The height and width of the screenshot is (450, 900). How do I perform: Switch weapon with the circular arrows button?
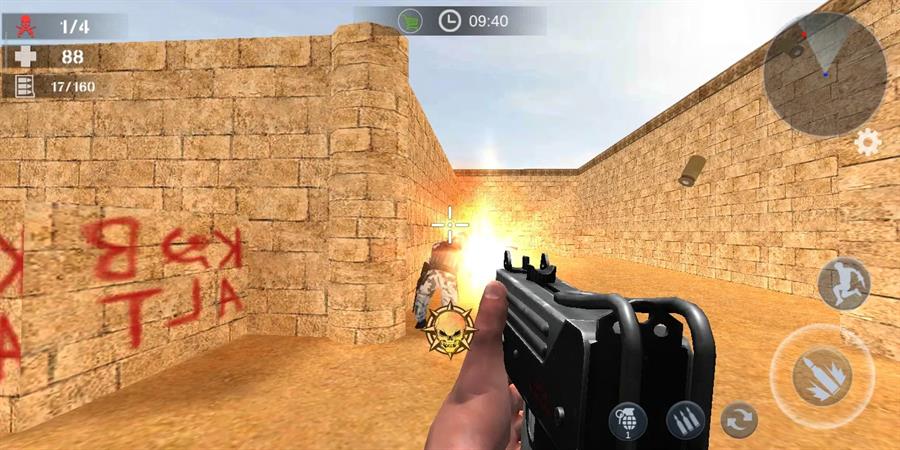coord(738,419)
